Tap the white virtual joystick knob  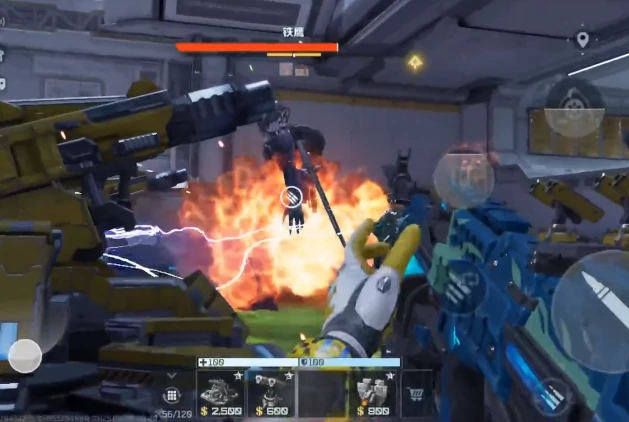(25, 356)
